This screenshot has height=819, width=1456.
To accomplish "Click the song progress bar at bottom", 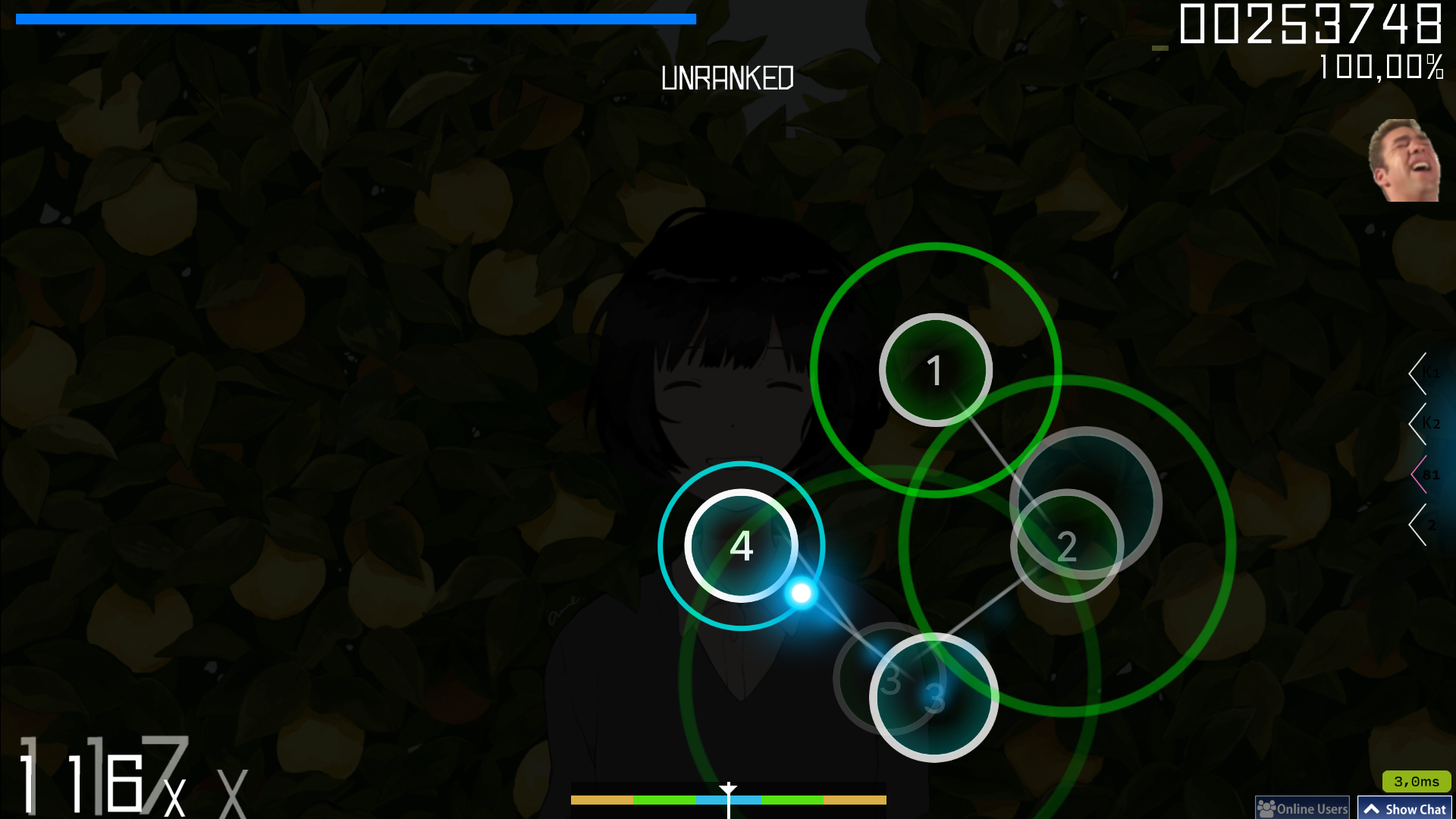I will tap(728, 799).
